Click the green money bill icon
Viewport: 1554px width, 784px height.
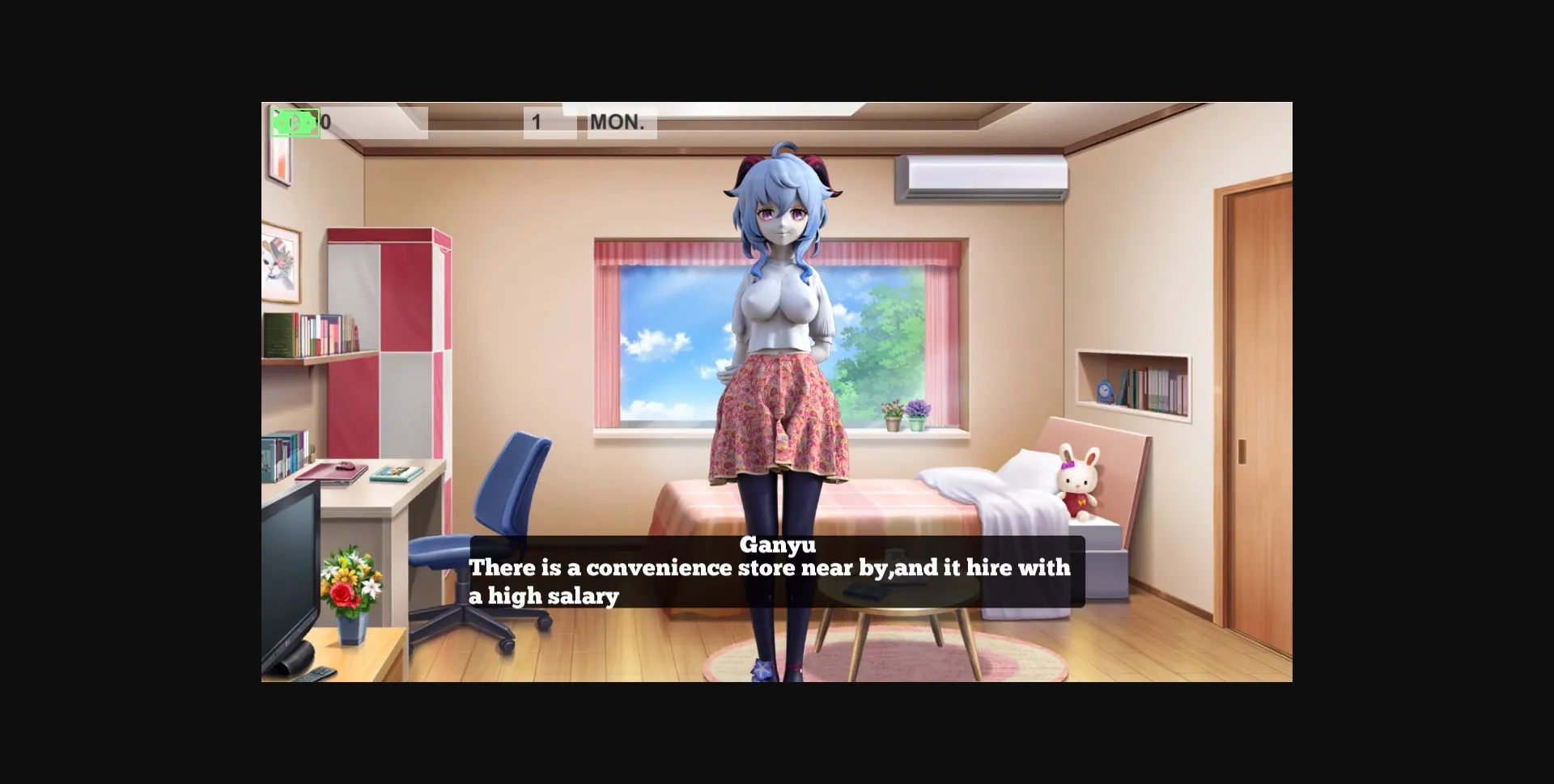click(x=295, y=121)
